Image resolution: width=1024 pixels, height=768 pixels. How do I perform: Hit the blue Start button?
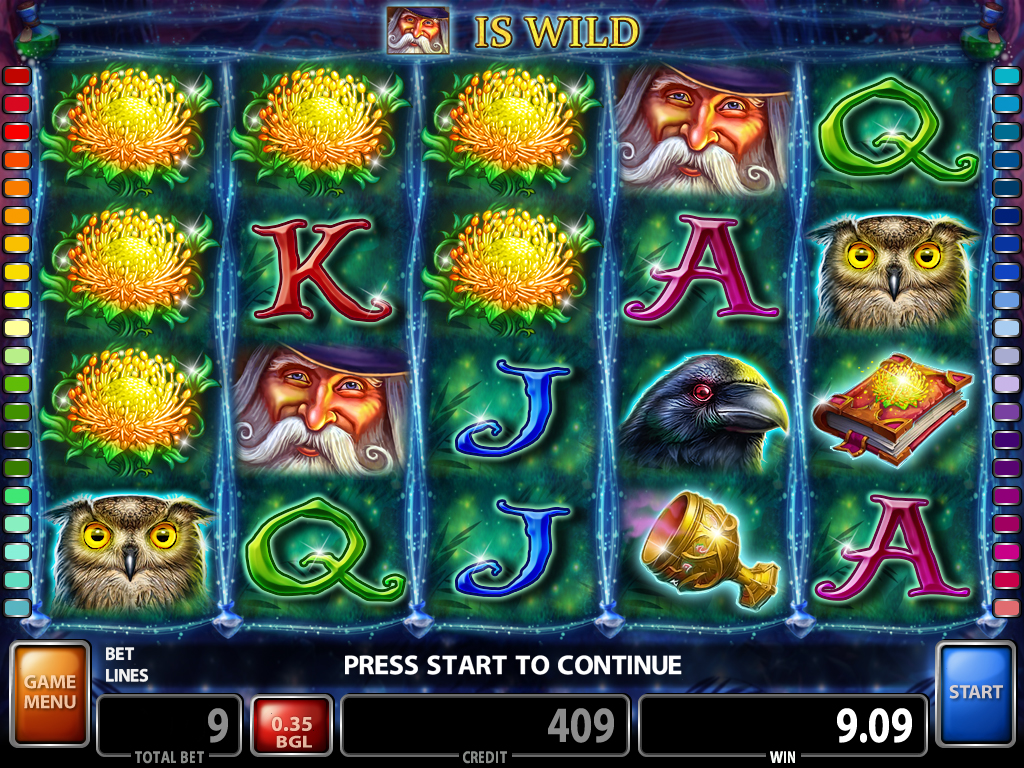[x=975, y=693]
